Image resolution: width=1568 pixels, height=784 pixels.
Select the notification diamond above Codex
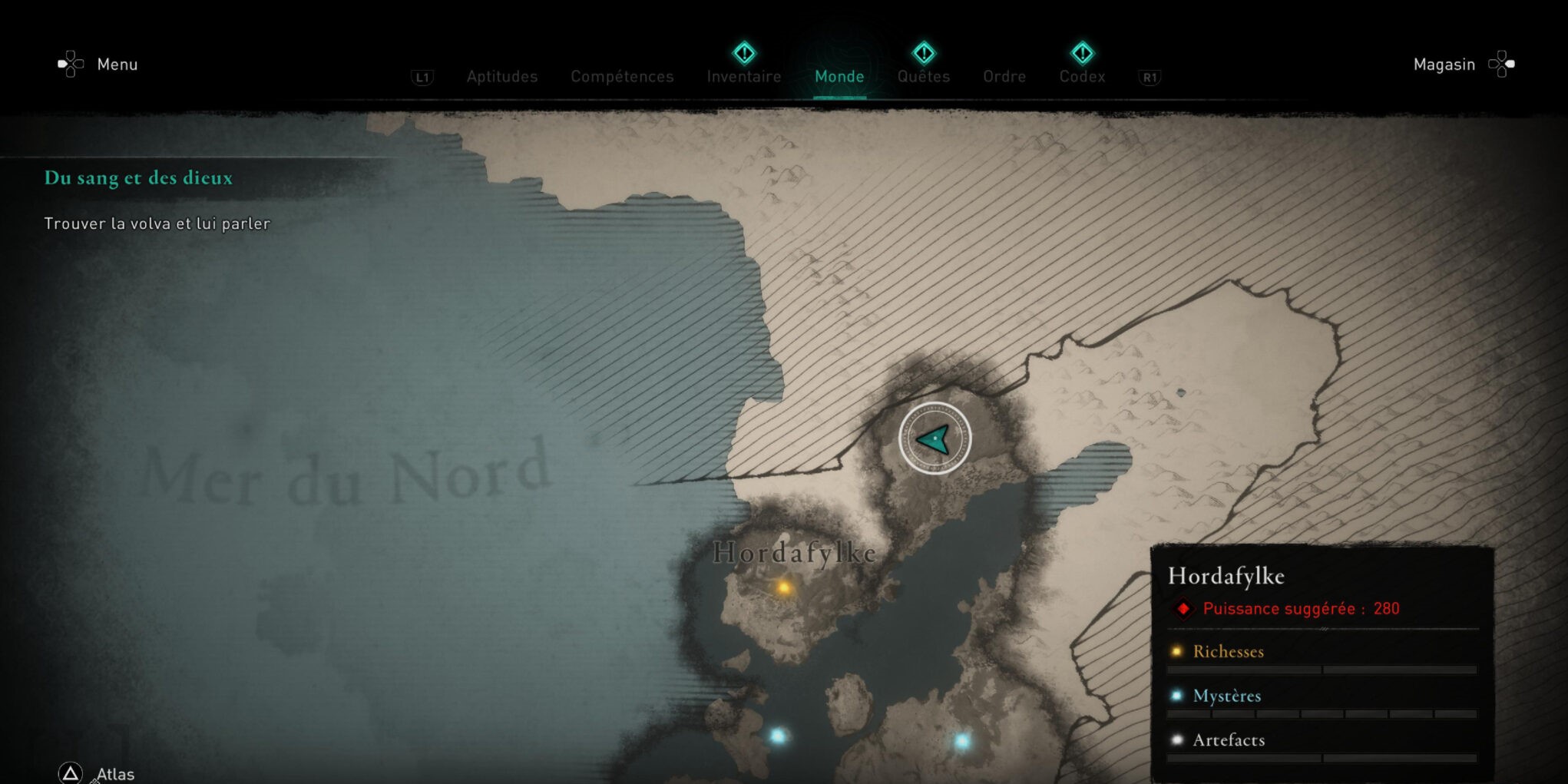(x=1082, y=52)
